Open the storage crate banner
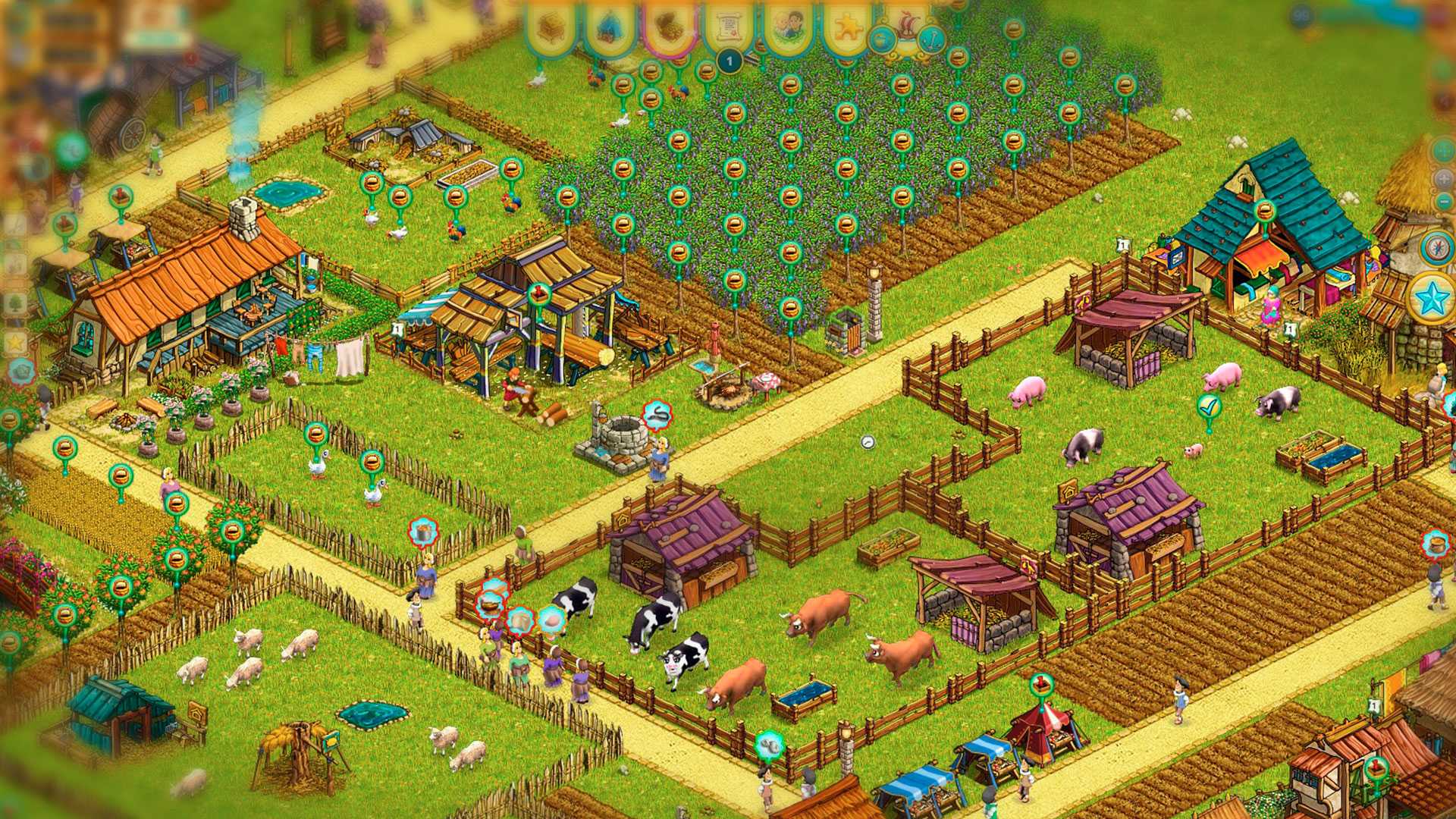The width and height of the screenshot is (1456, 819). click(x=551, y=29)
